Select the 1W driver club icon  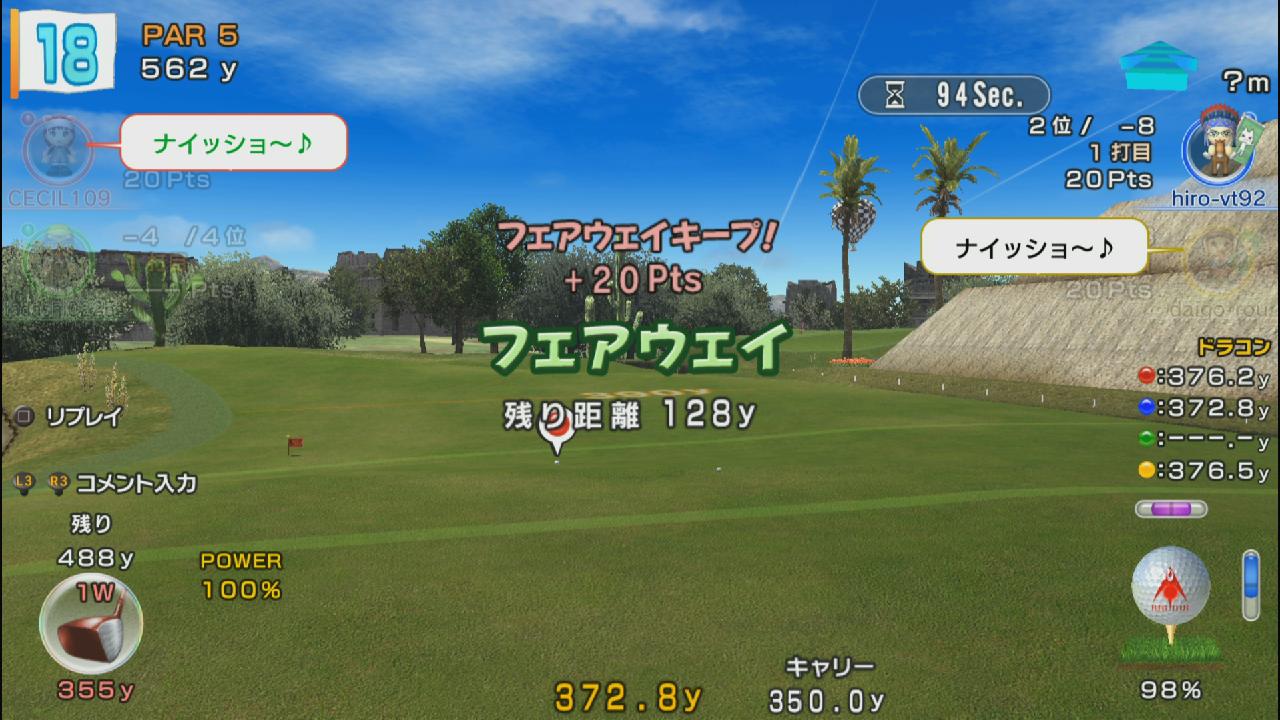coord(90,624)
